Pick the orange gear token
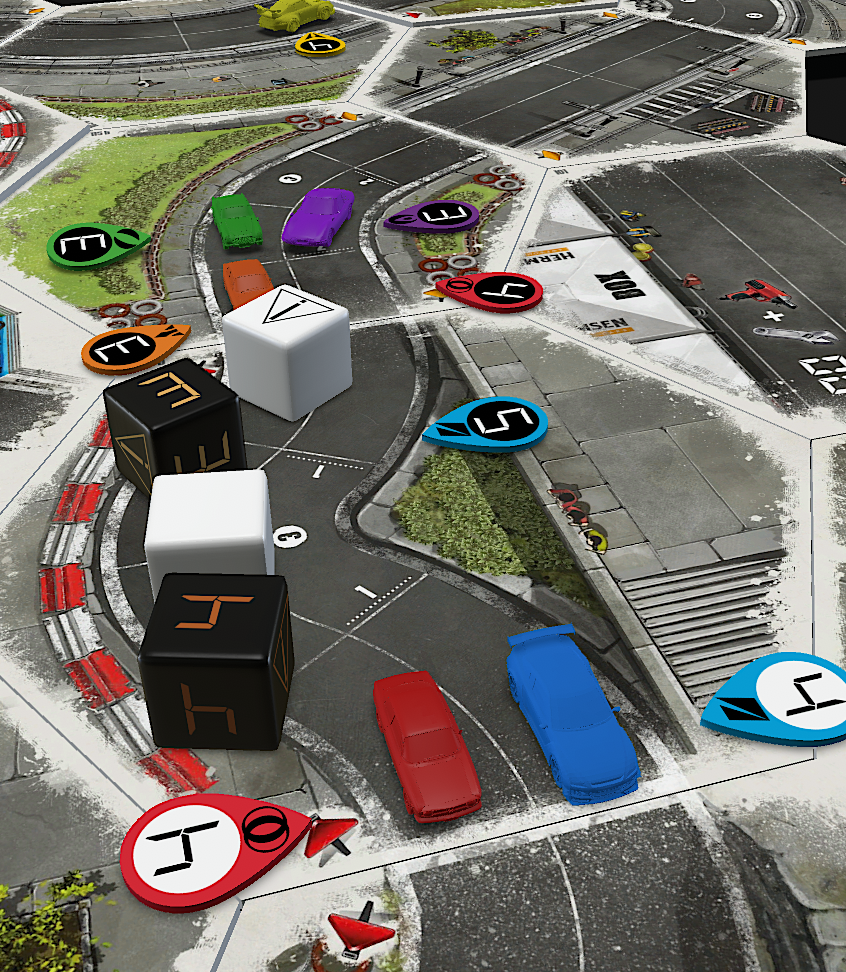This screenshot has width=846, height=972. pyautogui.click(x=132, y=348)
